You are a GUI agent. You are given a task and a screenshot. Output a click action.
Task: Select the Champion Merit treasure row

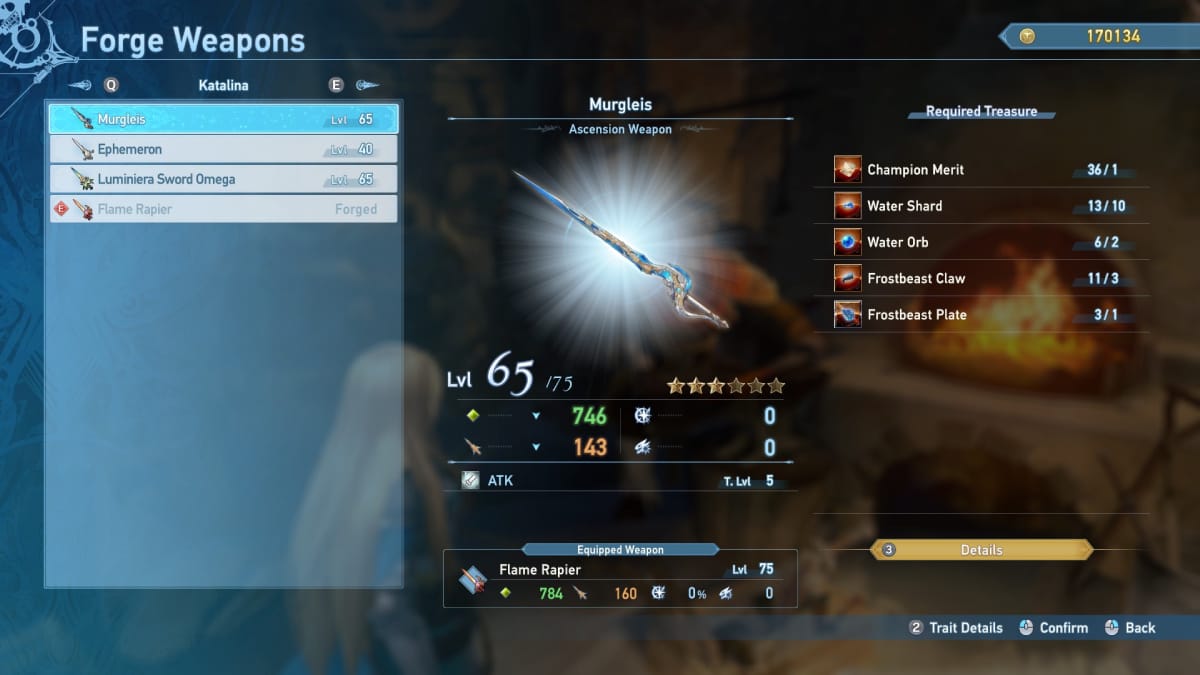[990, 170]
